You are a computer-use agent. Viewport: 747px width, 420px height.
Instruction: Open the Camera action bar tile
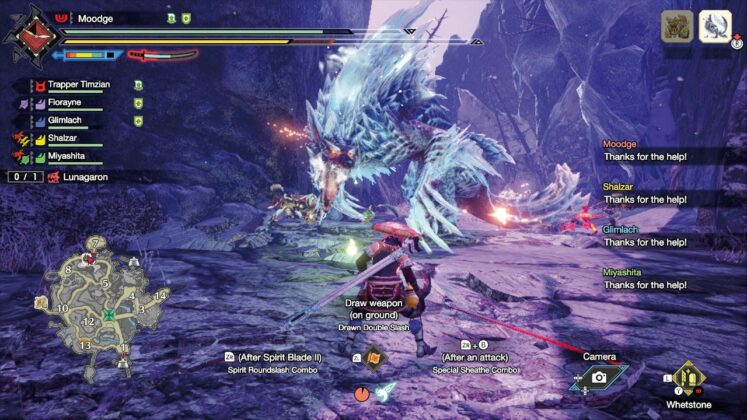click(598, 376)
